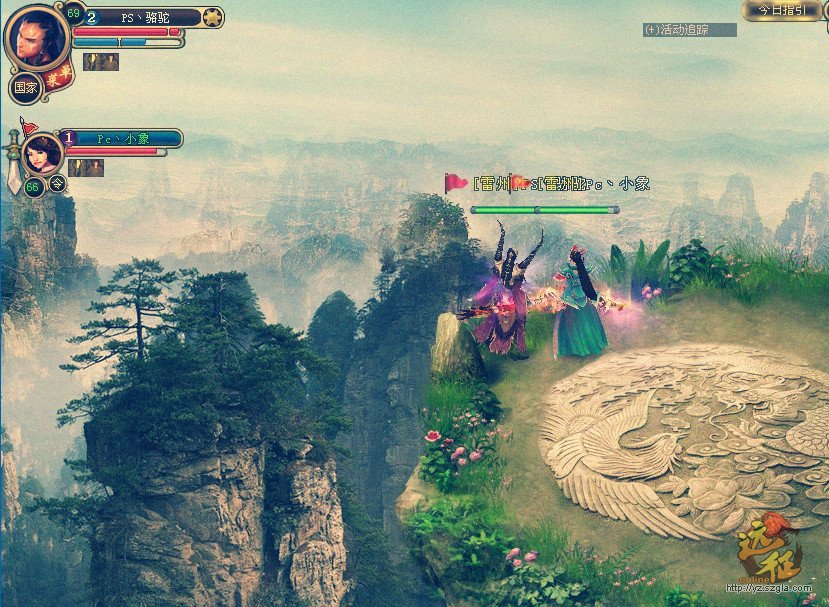Click the PS、骆驼 player portrait
The image size is (829, 607).
pos(38,38)
